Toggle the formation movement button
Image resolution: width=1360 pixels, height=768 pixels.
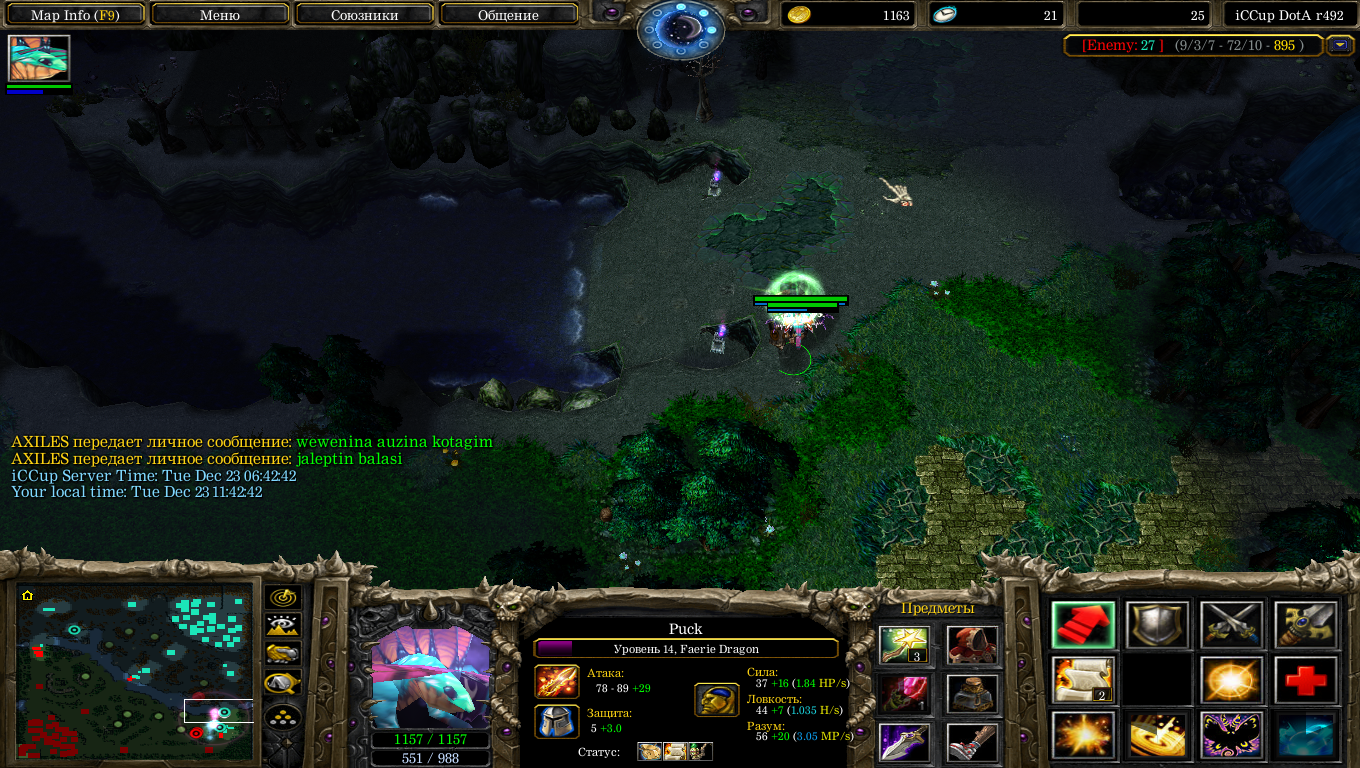[x=283, y=714]
